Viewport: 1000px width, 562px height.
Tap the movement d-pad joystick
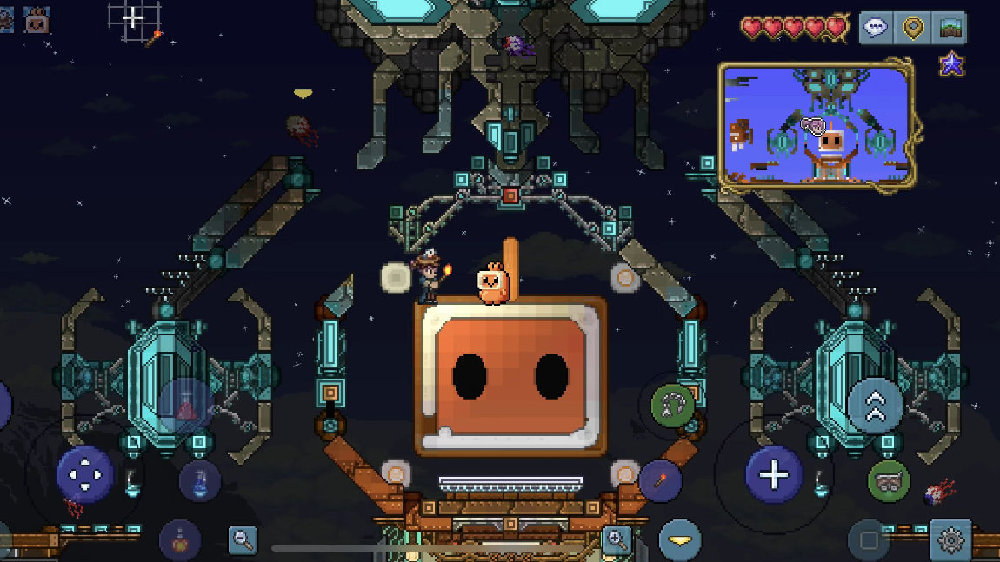tap(85, 474)
